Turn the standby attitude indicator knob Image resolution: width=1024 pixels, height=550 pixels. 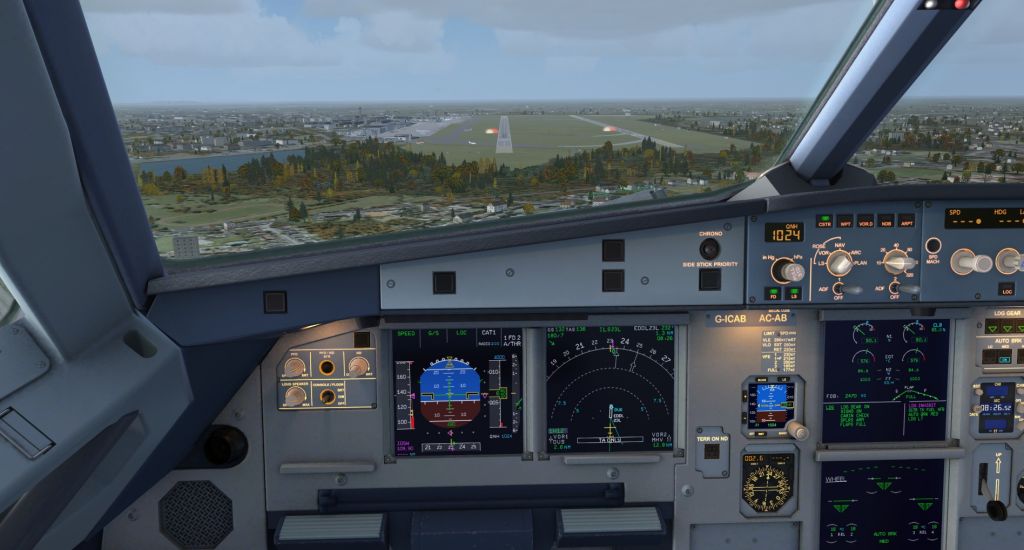[x=797, y=430]
